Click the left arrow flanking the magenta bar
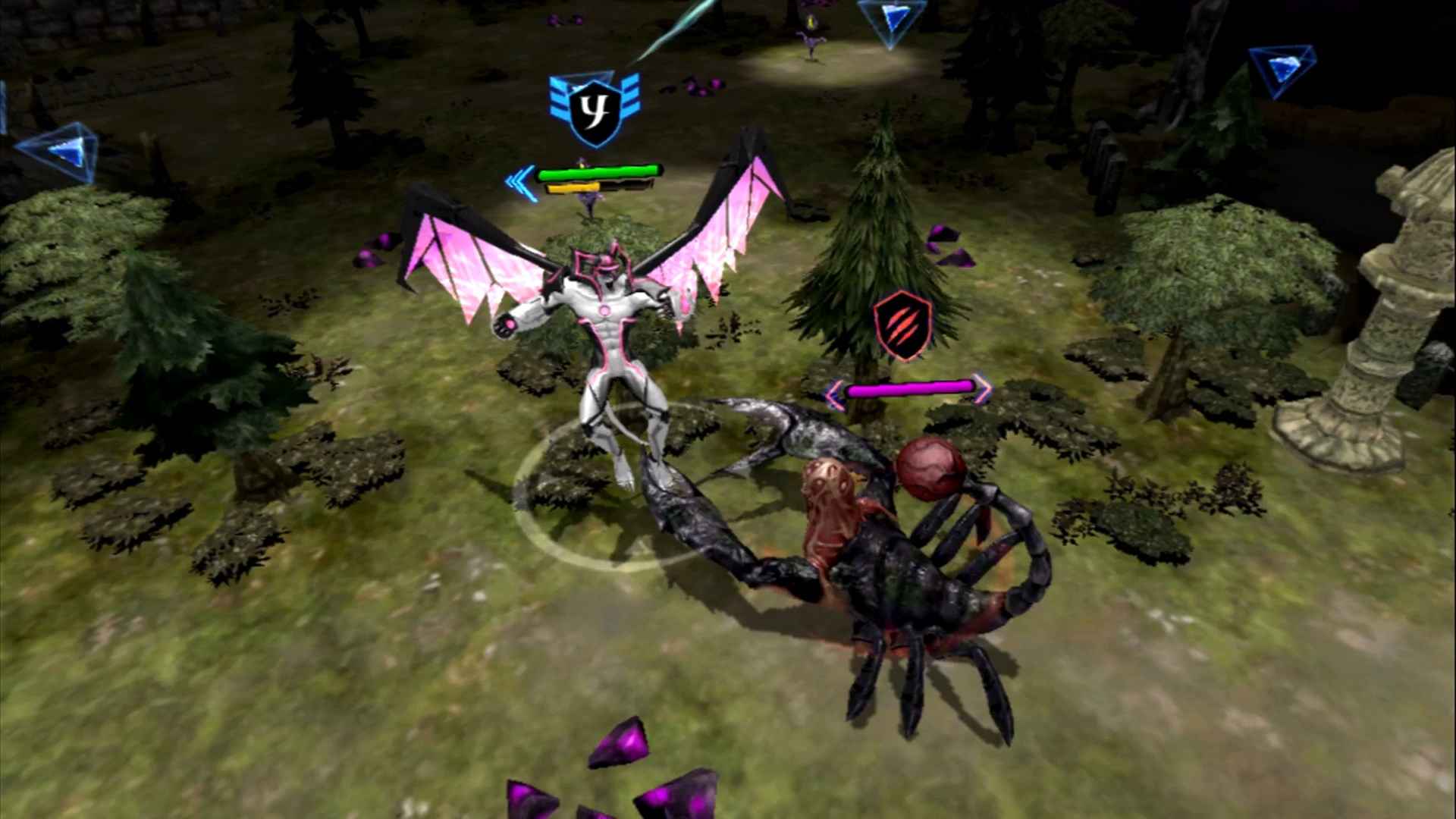The width and height of the screenshot is (1456, 819). [834, 388]
